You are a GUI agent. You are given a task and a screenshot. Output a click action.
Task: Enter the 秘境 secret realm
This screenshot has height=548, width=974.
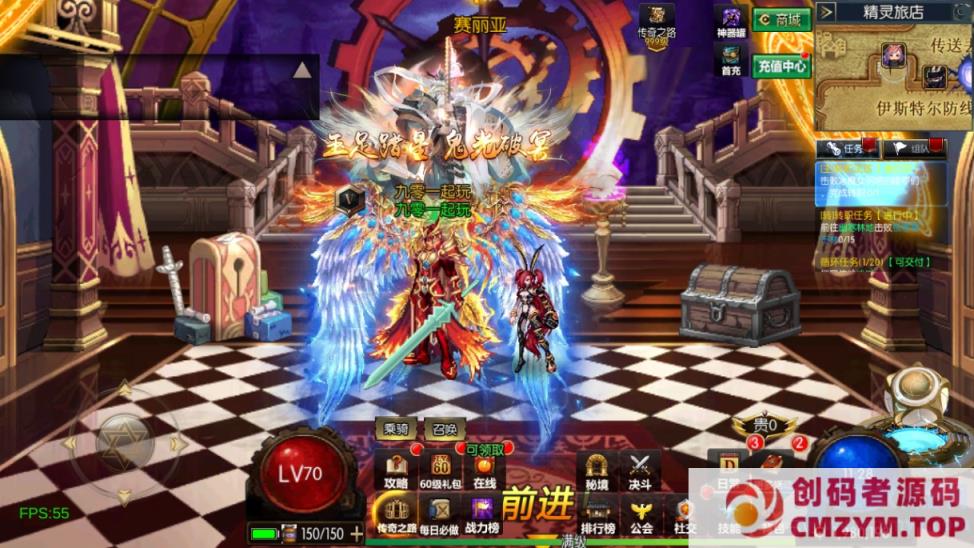597,471
